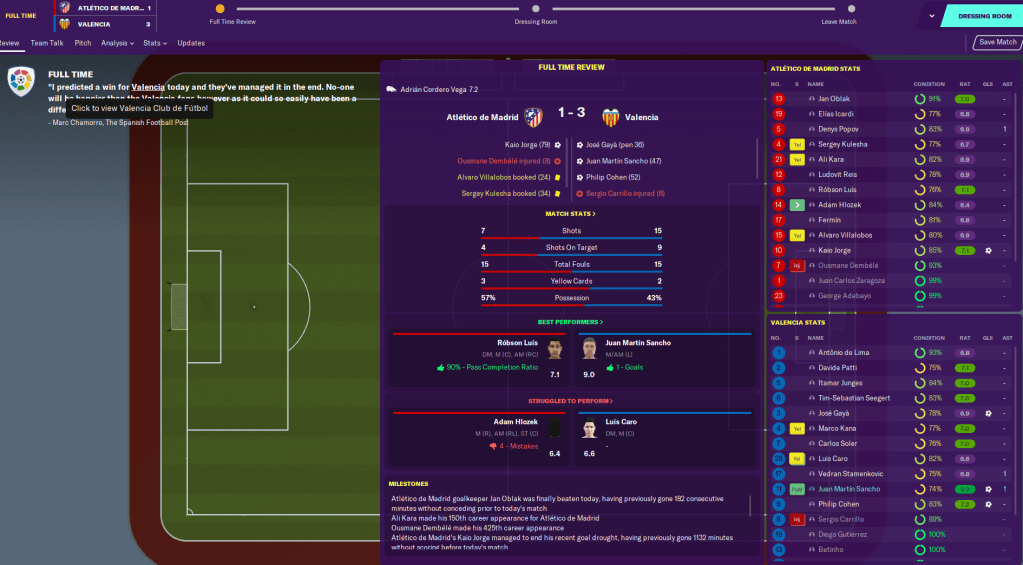Expand the Stats dropdown menu
Viewport: 1023px width, 565px height.
click(154, 43)
